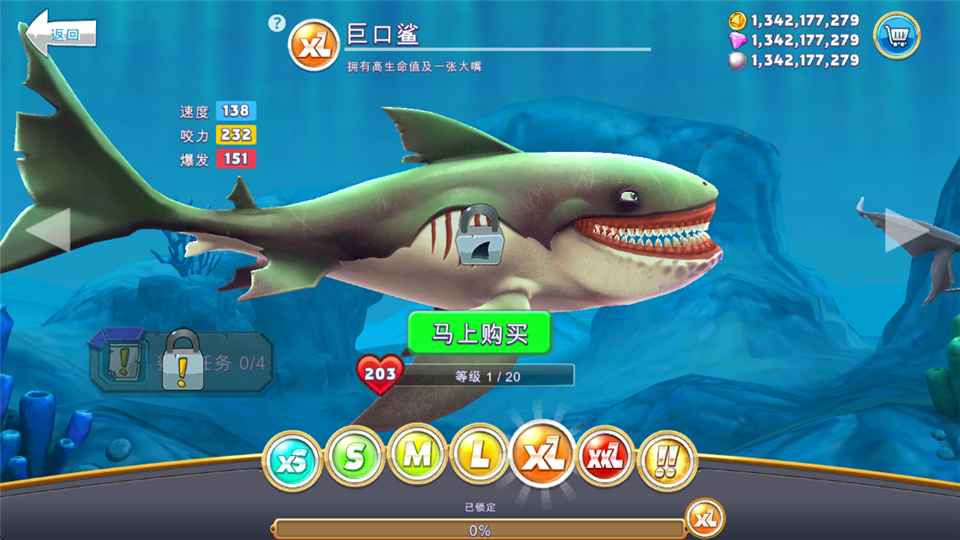
Task: Buy the shark with 马上购买
Action: pos(479,333)
